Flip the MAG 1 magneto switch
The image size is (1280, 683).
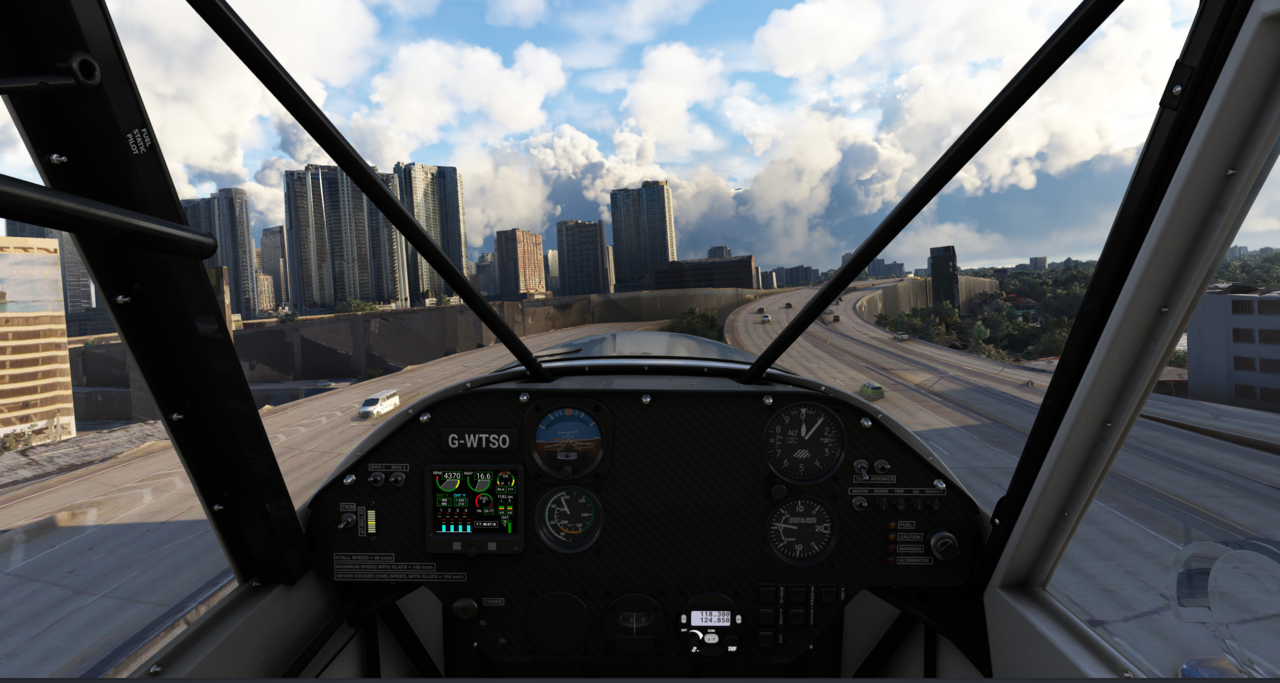point(378,479)
